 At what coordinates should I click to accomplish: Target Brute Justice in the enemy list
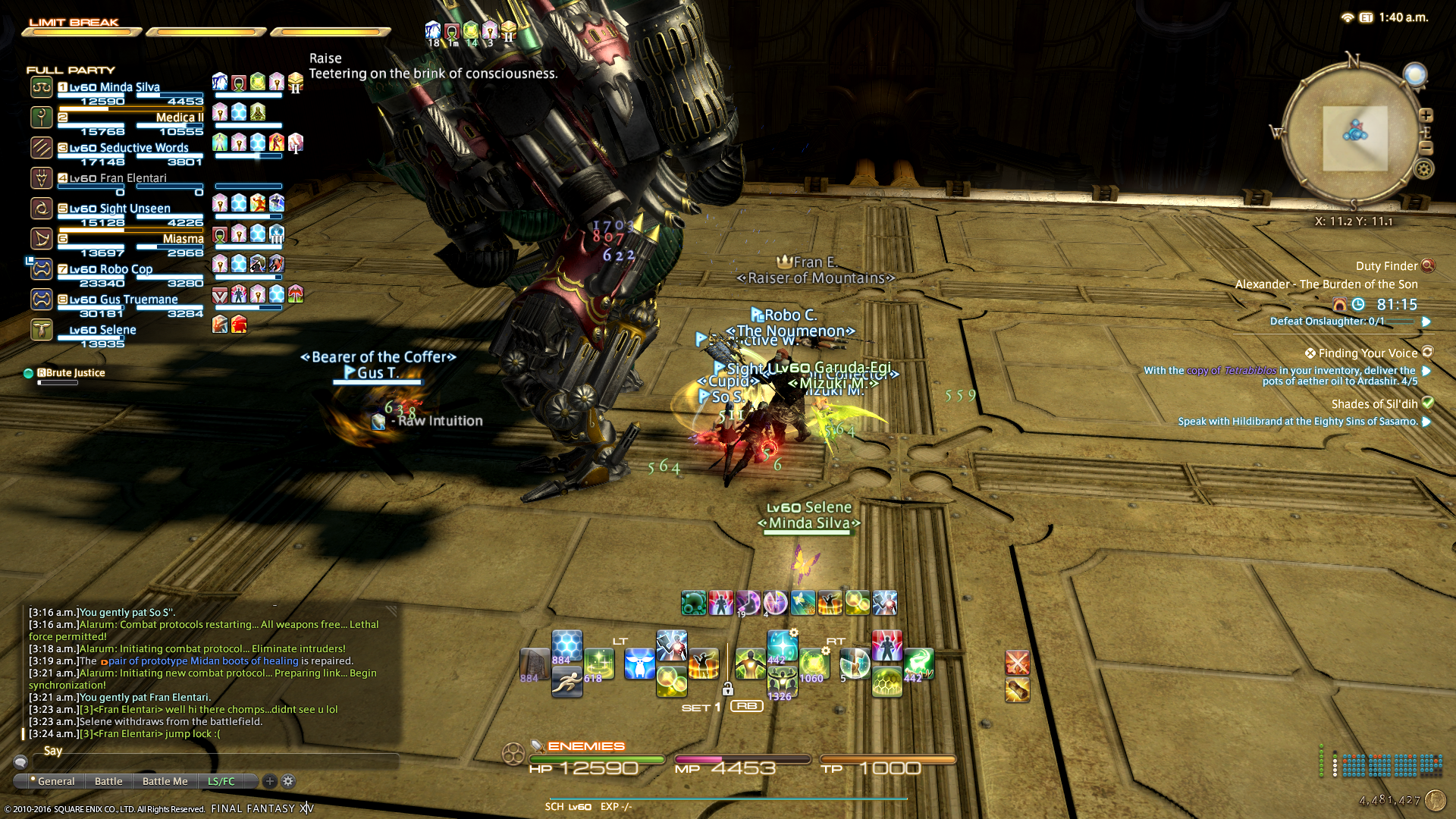(75, 373)
